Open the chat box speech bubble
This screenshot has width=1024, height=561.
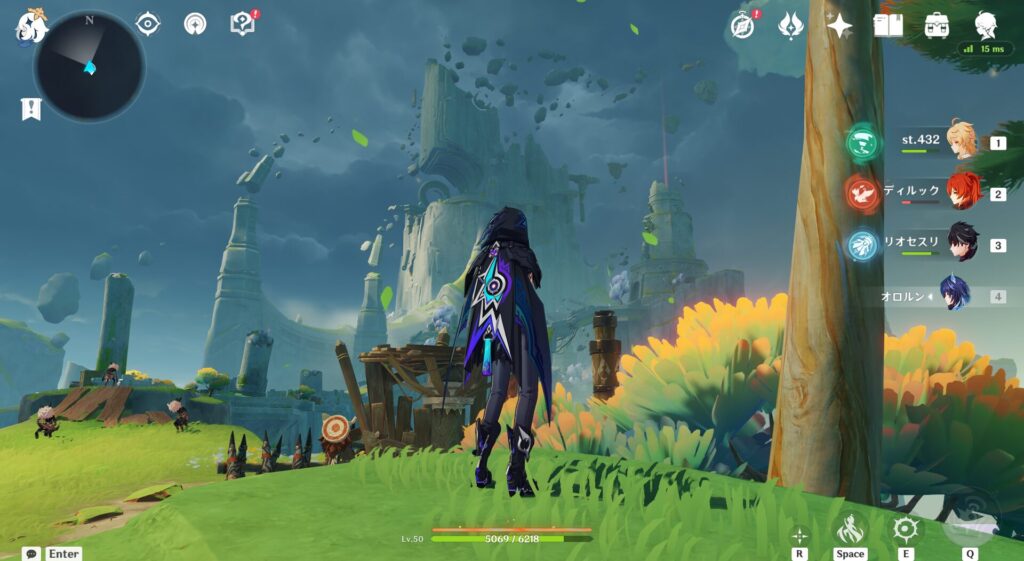click(x=31, y=553)
